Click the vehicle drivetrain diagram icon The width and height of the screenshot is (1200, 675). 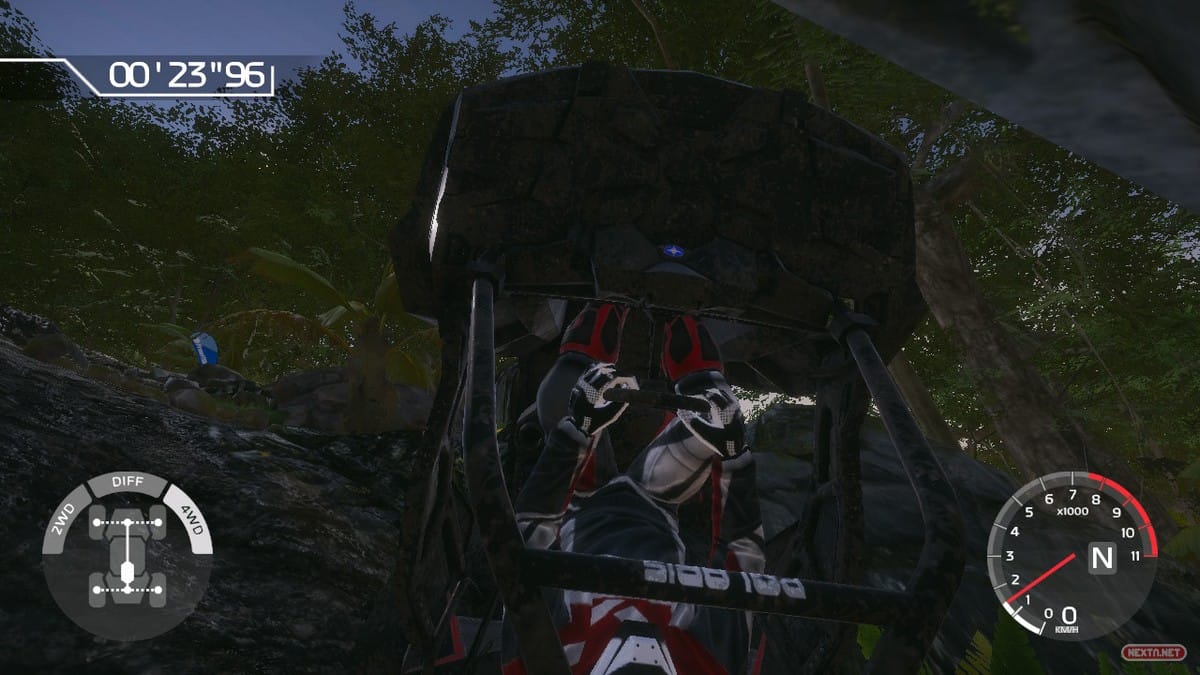127,555
